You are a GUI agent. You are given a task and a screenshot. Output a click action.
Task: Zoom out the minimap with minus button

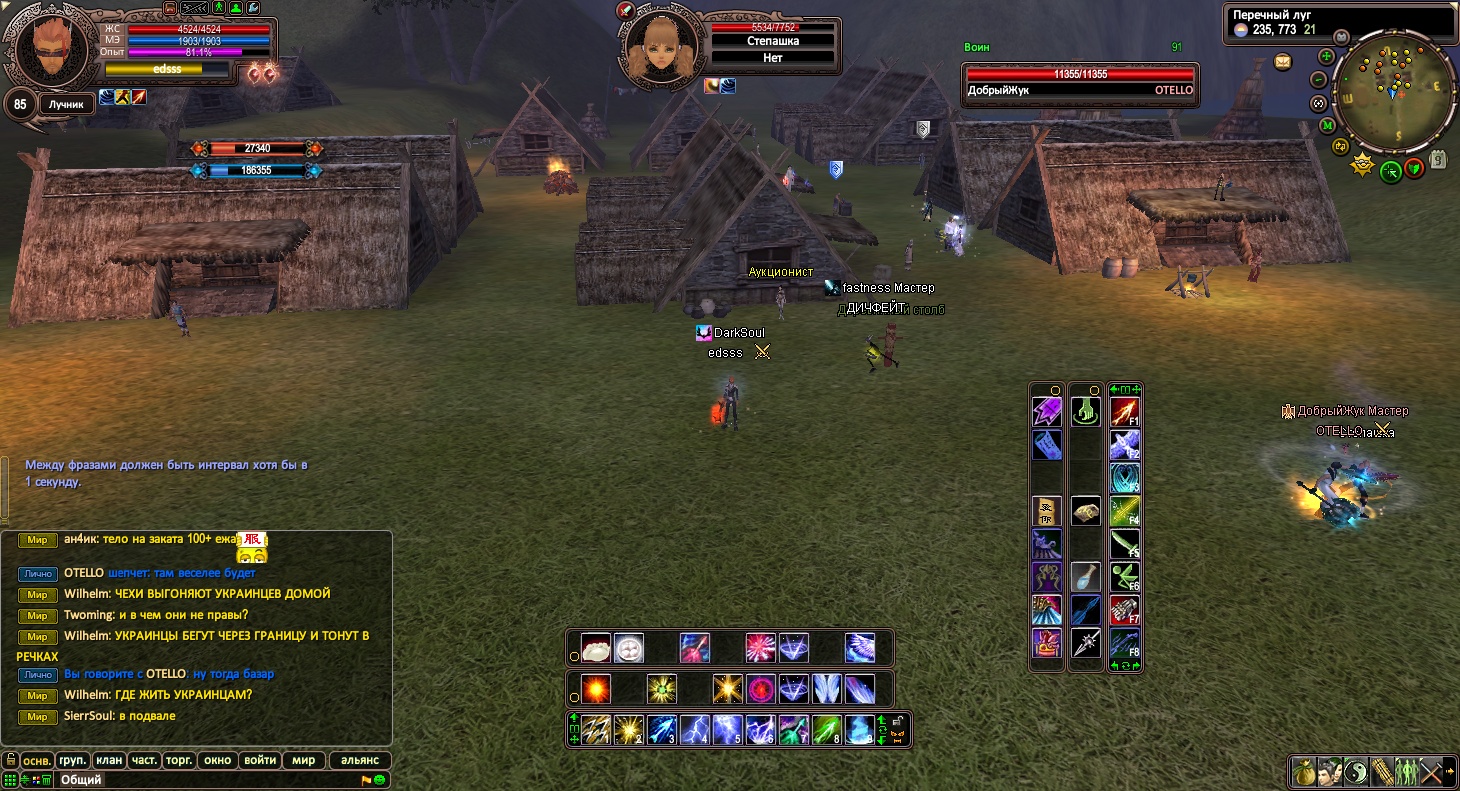click(x=1319, y=80)
